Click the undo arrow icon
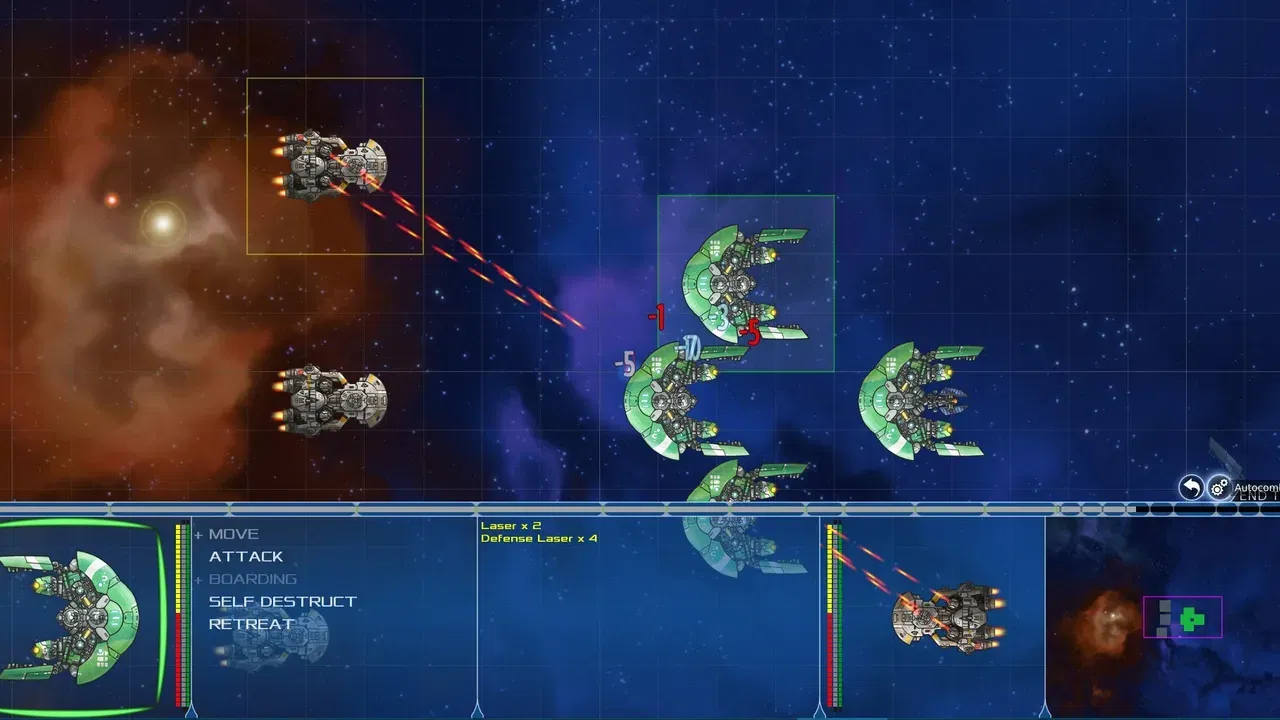The height and width of the screenshot is (720, 1280). 1190,488
